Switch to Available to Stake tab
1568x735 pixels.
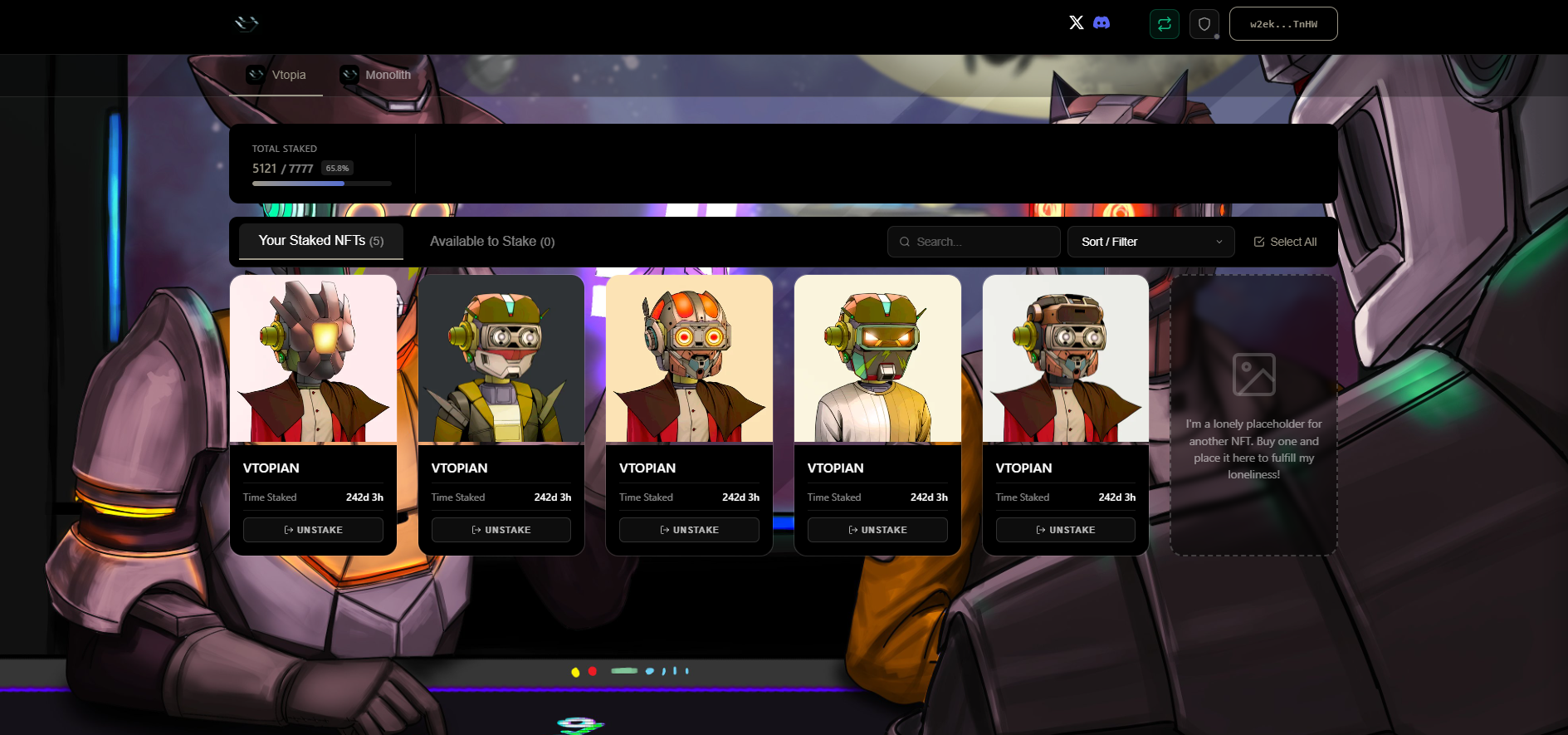(491, 242)
